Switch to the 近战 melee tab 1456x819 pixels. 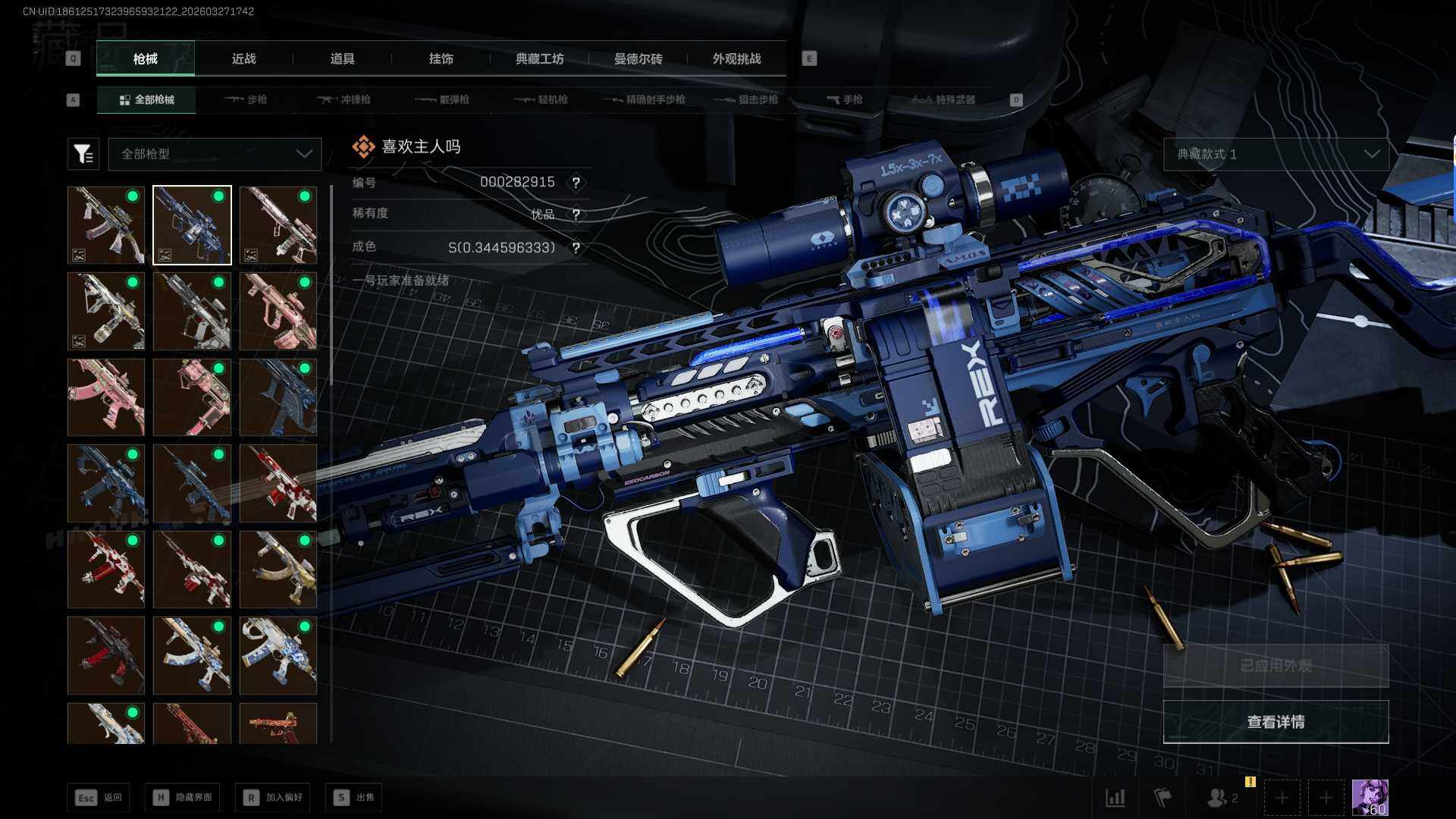(243, 58)
